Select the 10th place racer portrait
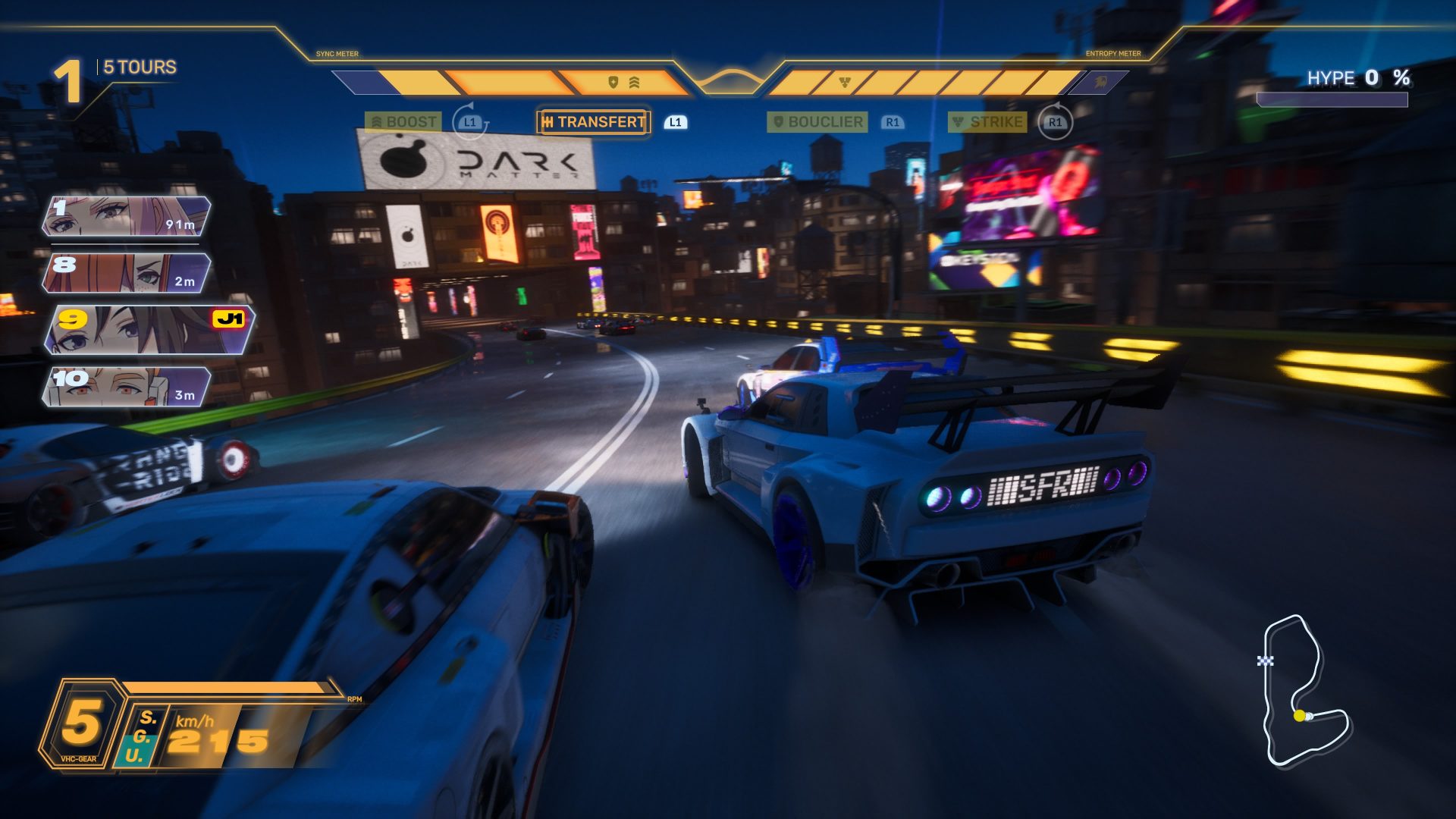The height and width of the screenshot is (819, 1456). click(127, 387)
